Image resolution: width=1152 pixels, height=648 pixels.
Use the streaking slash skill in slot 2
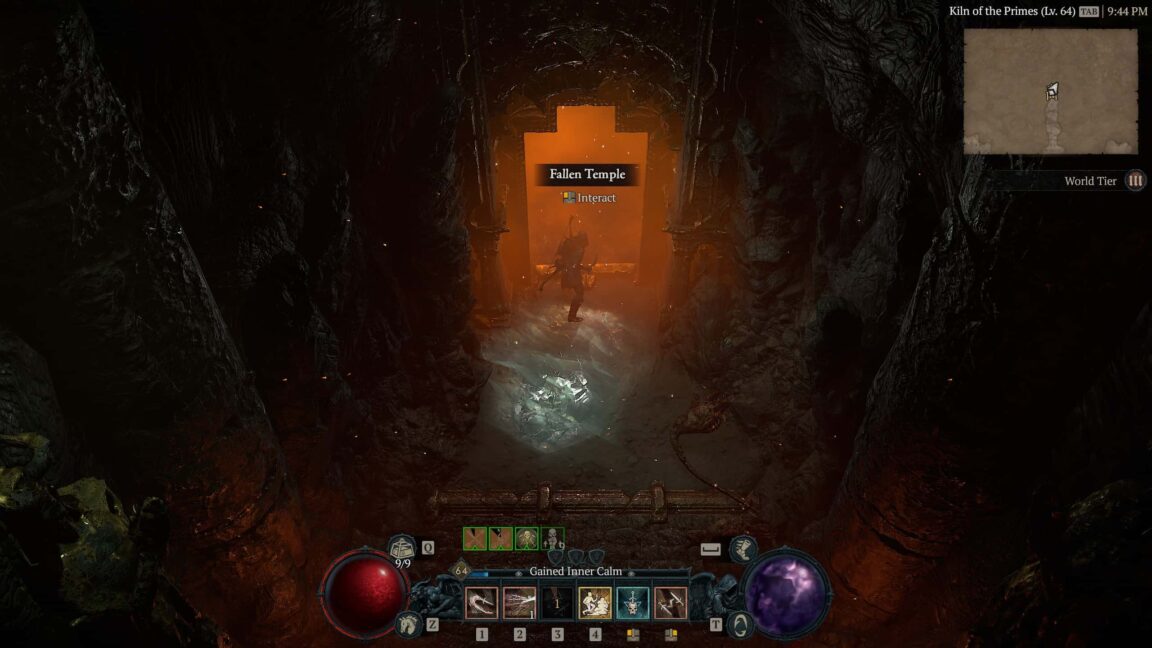pyautogui.click(x=519, y=603)
